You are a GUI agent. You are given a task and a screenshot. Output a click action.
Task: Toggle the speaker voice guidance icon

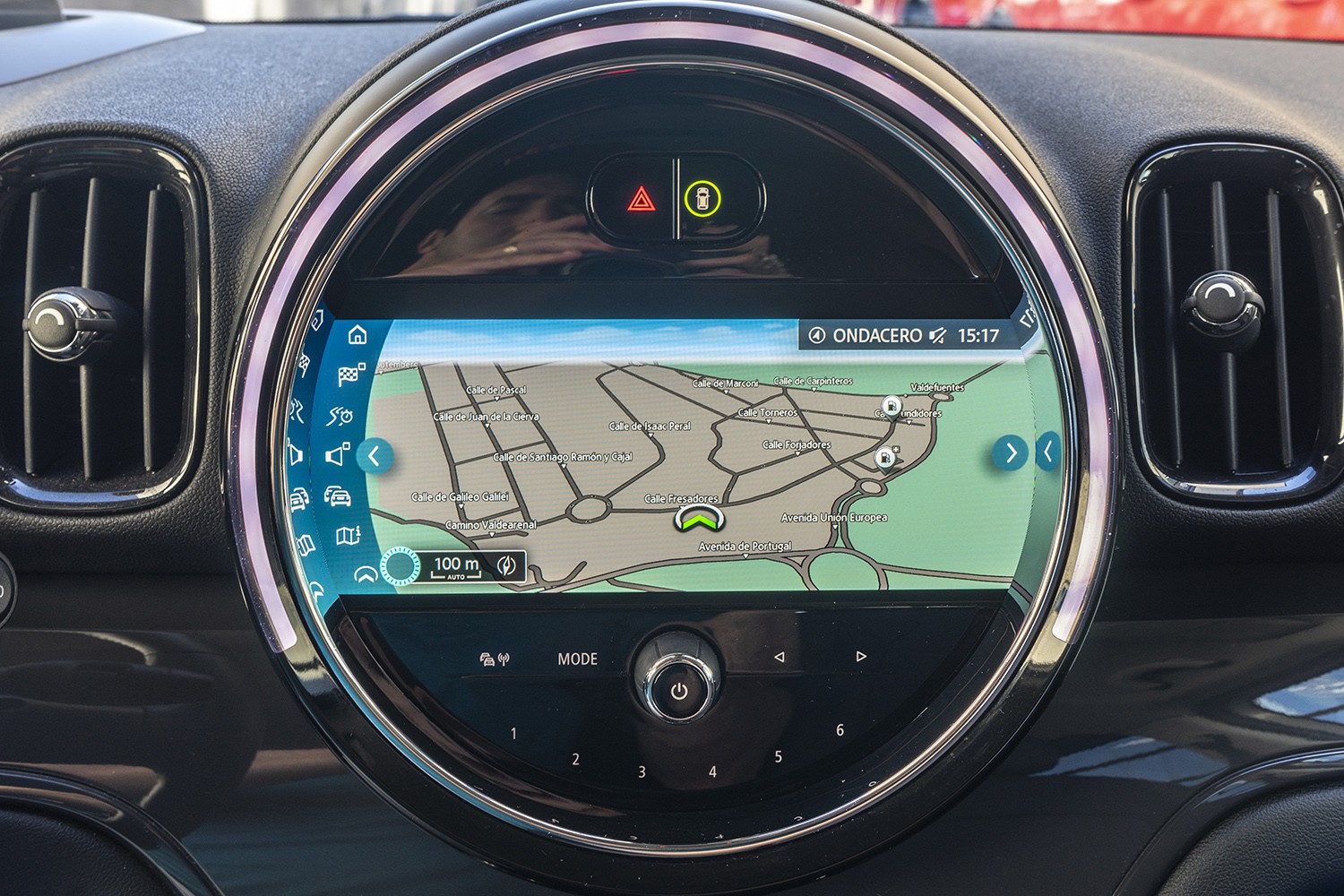click(337, 455)
